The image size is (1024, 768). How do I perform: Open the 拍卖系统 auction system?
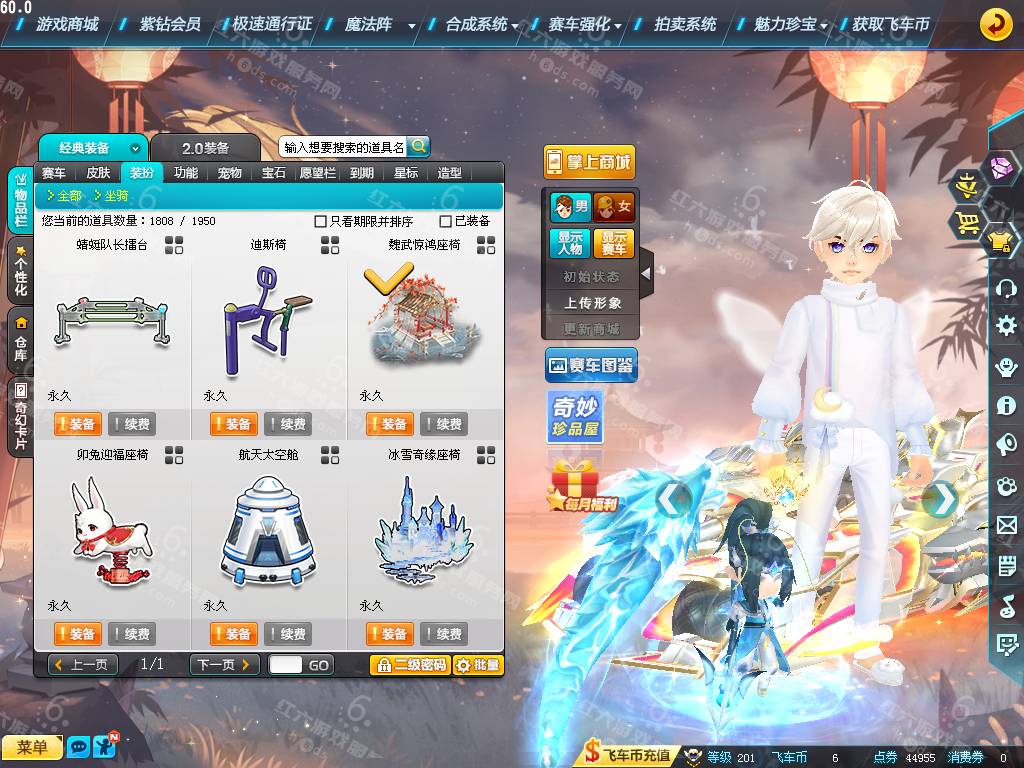(685, 24)
